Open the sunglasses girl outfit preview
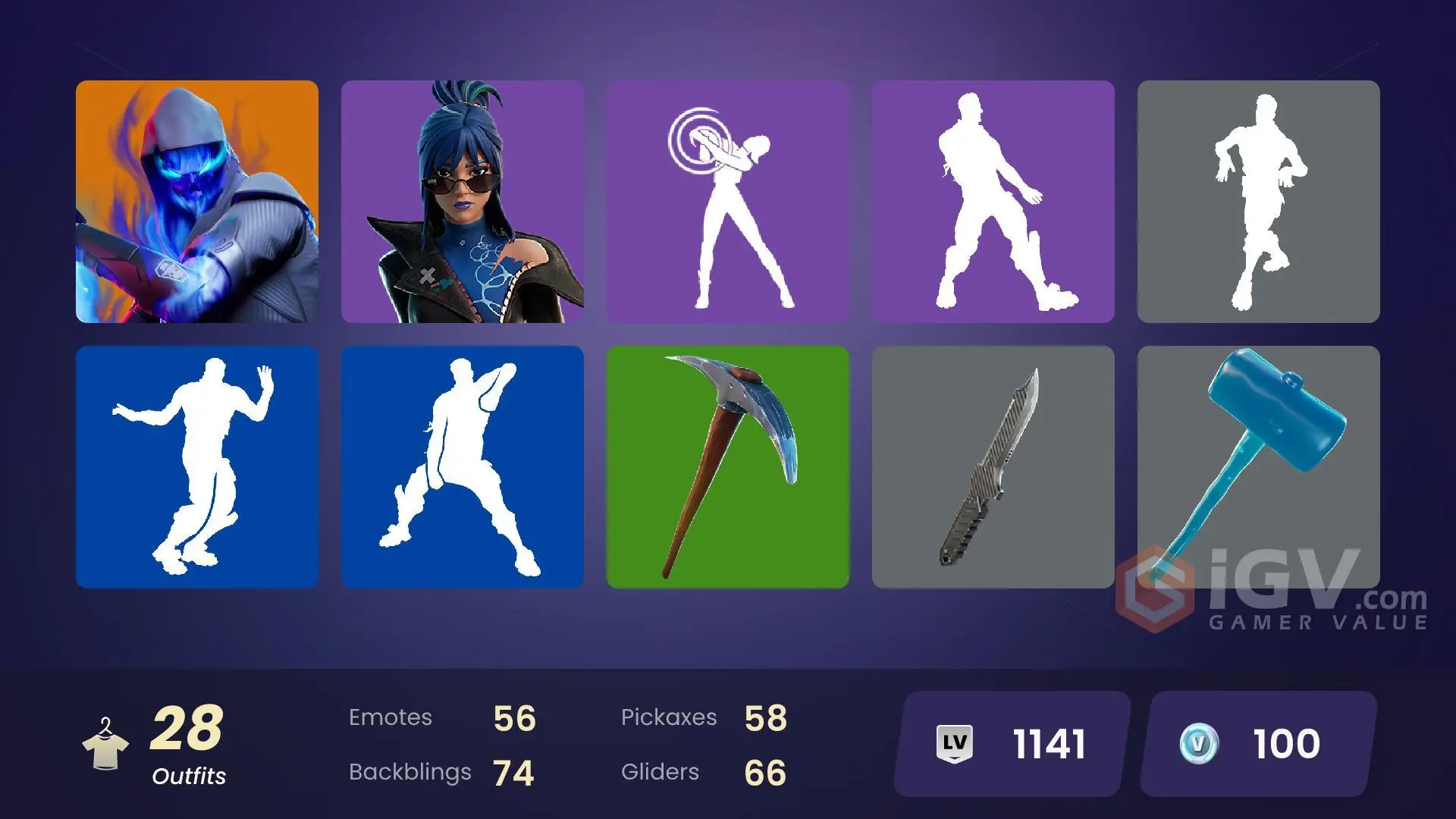 [x=463, y=201]
